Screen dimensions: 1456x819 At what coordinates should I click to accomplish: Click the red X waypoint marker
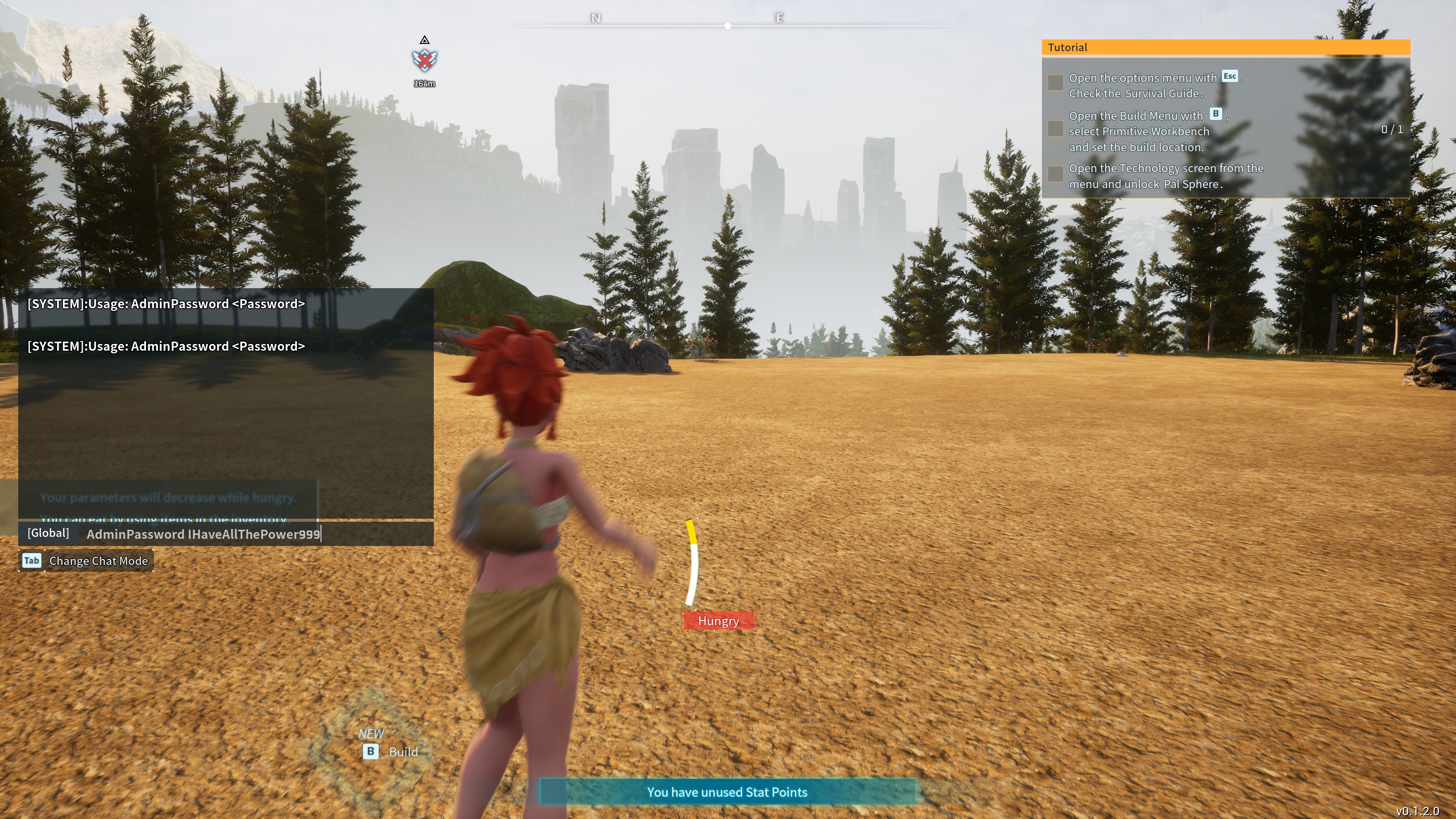click(x=425, y=60)
